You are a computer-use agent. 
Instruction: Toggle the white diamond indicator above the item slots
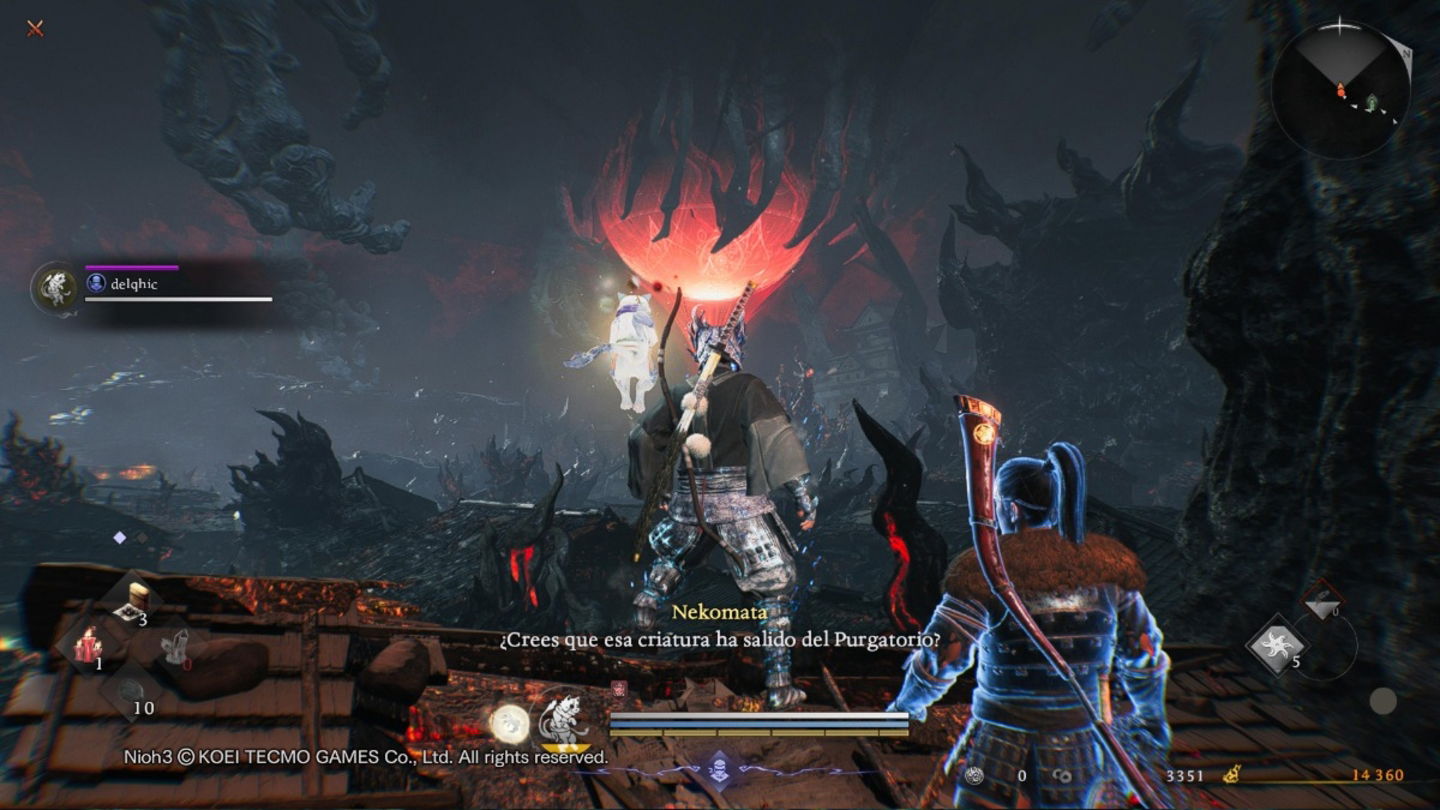(120, 536)
